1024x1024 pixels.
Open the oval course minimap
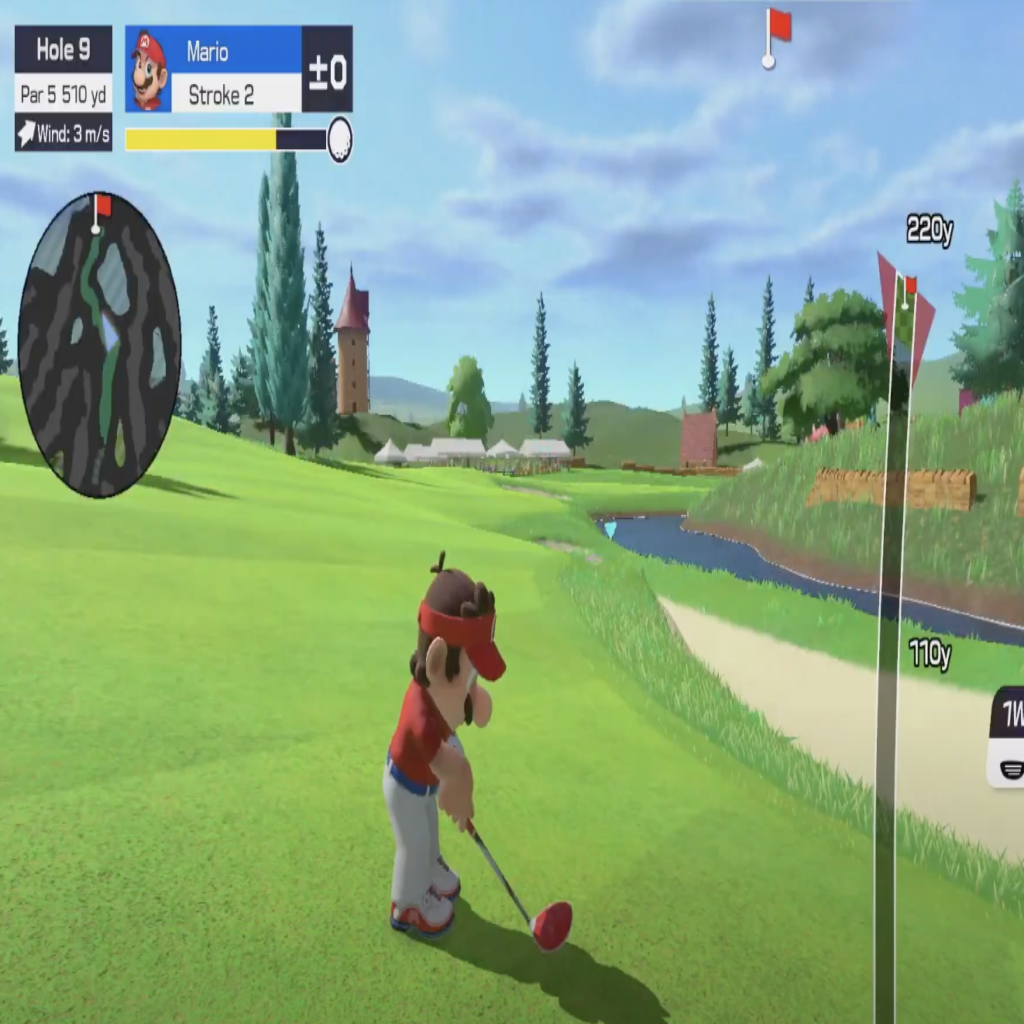pyautogui.click(x=99, y=345)
